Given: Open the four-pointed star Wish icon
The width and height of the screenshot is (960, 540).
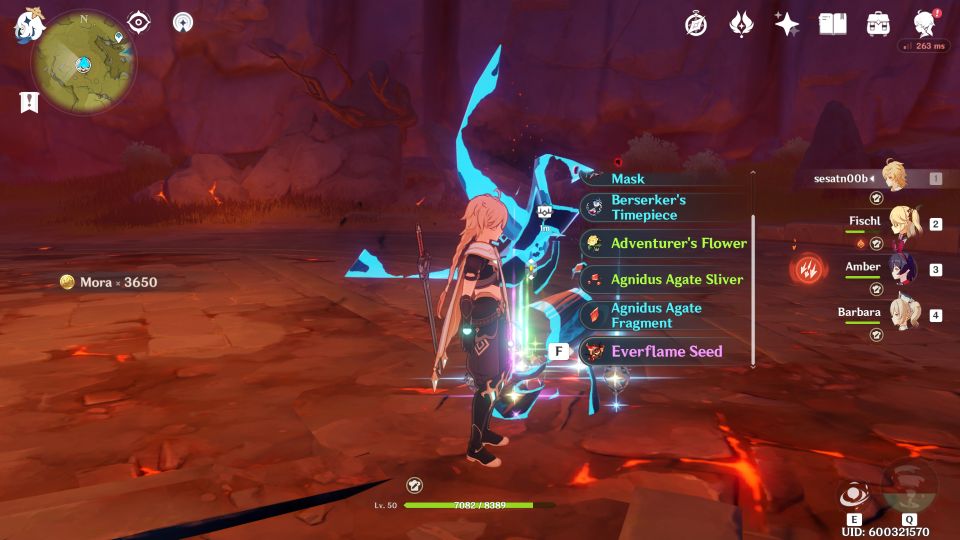Looking at the screenshot, I should pyautogui.click(x=787, y=24).
